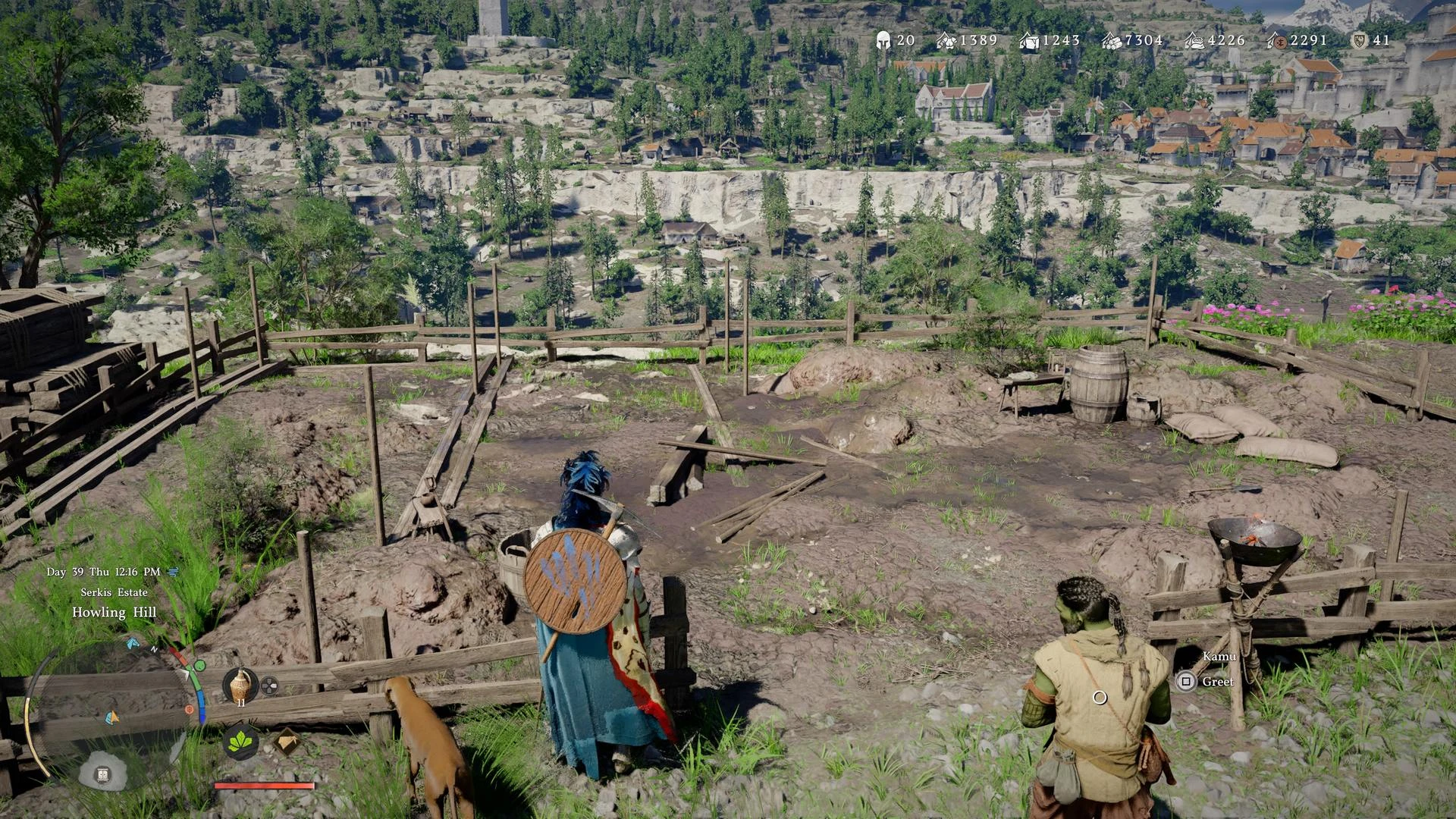Select the wicker jug consumable slot
The height and width of the screenshot is (819, 1456).
pyautogui.click(x=241, y=686)
